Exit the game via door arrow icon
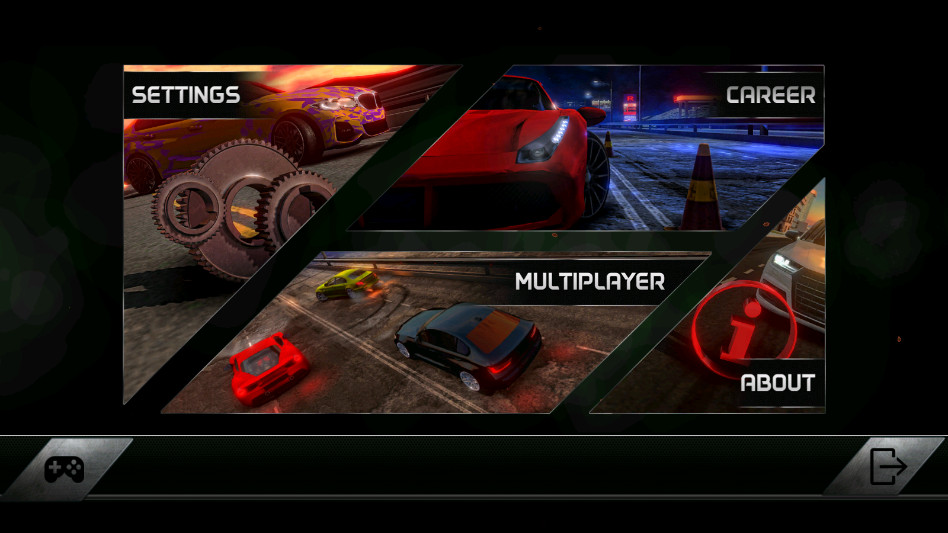This screenshot has height=533, width=948. (x=887, y=467)
